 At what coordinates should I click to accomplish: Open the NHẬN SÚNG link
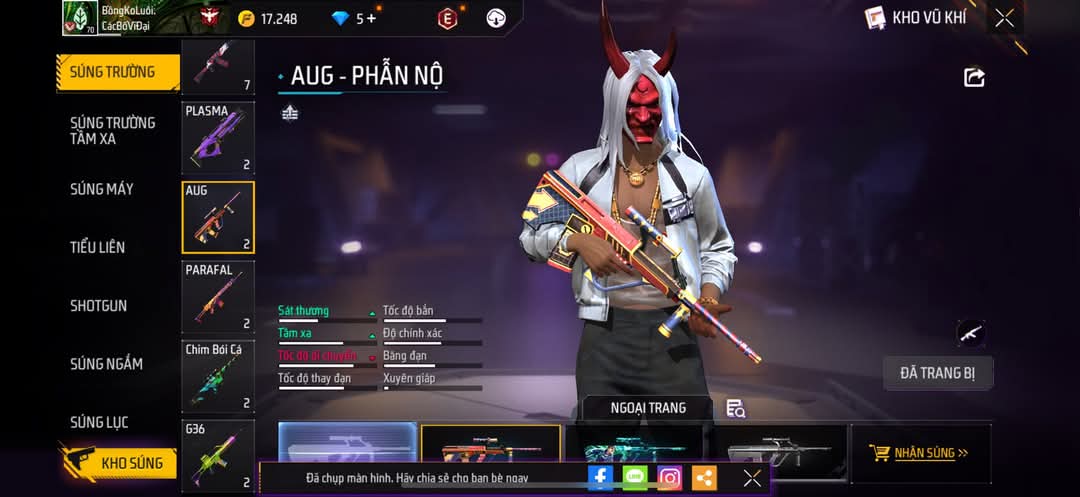tap(921, 453)
